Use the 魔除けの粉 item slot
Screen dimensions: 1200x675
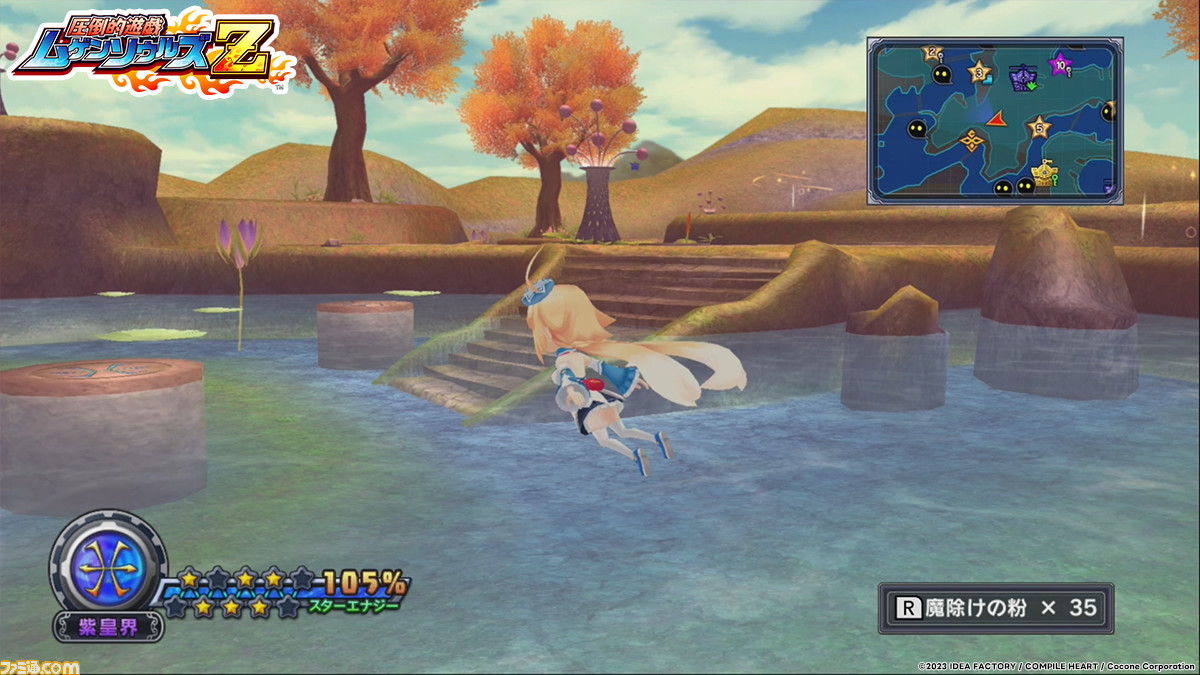click(995, 608)
